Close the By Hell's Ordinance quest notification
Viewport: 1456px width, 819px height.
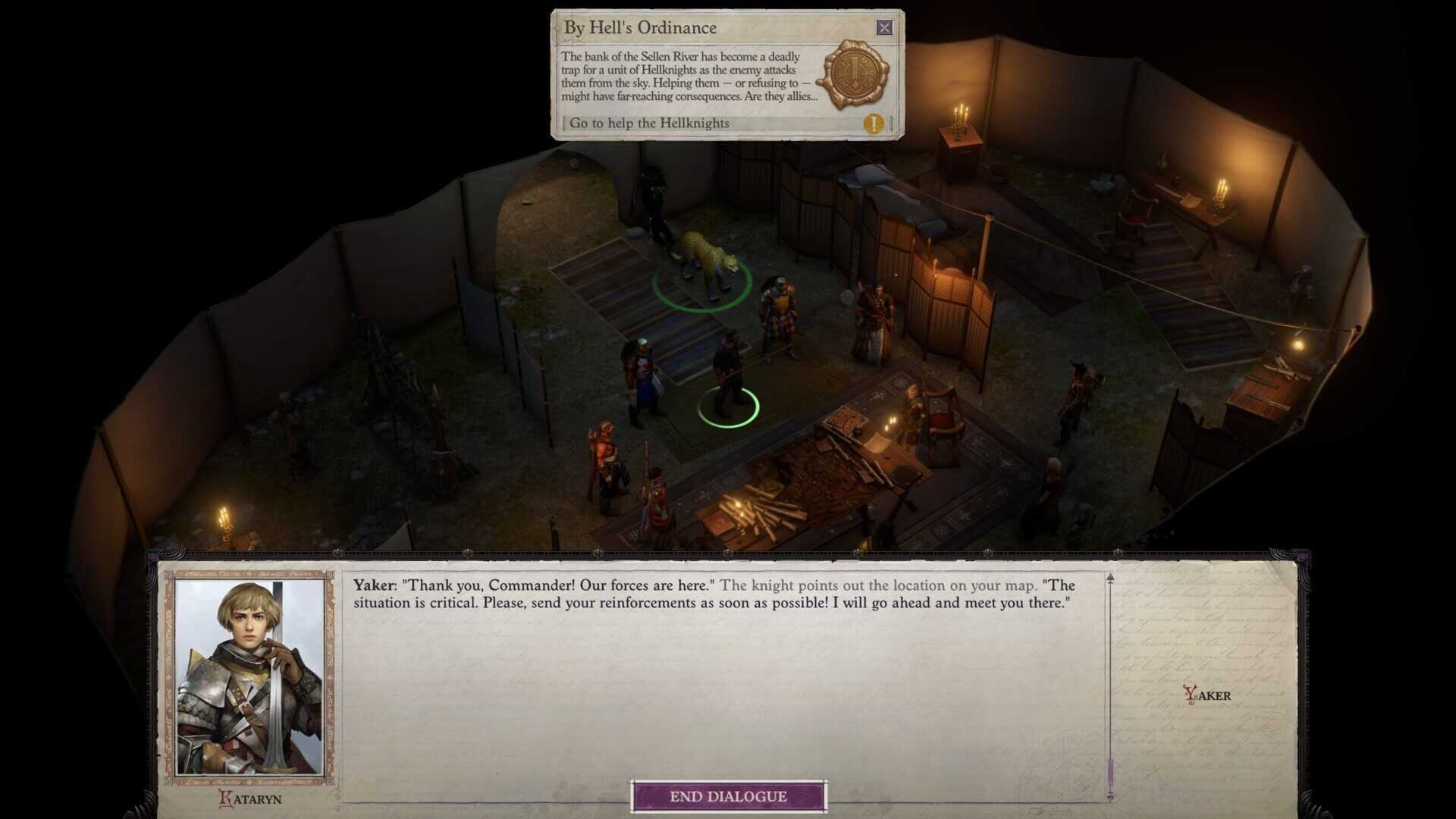coord(884,28)
